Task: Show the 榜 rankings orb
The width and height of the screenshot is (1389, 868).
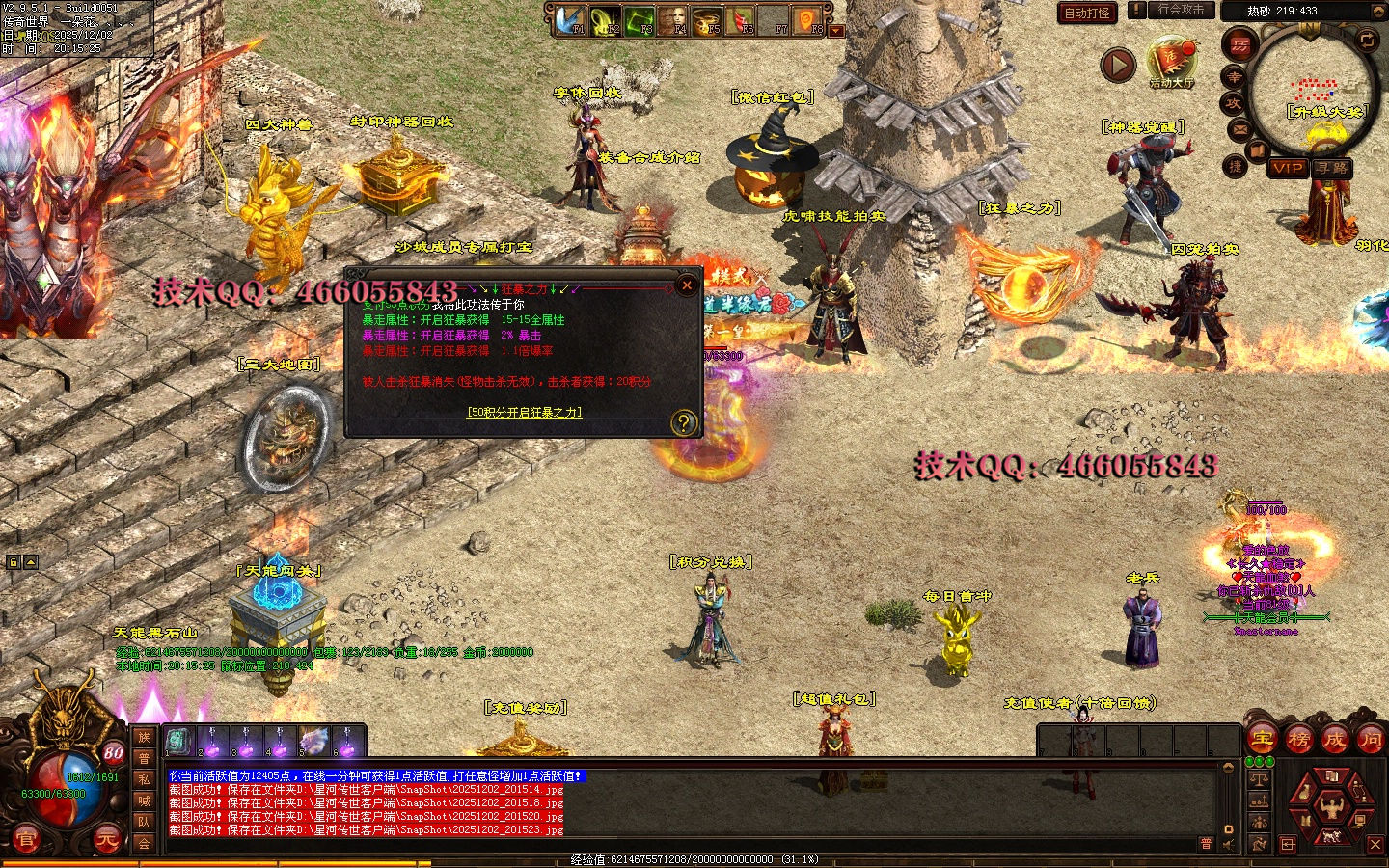Action: pos(1298,740)
